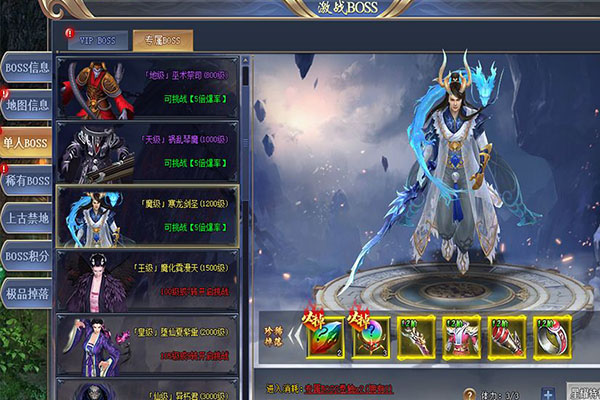Select the BOSS信息 side tab
This screenshot has width=600, height=400.
(x=26, y=68)
